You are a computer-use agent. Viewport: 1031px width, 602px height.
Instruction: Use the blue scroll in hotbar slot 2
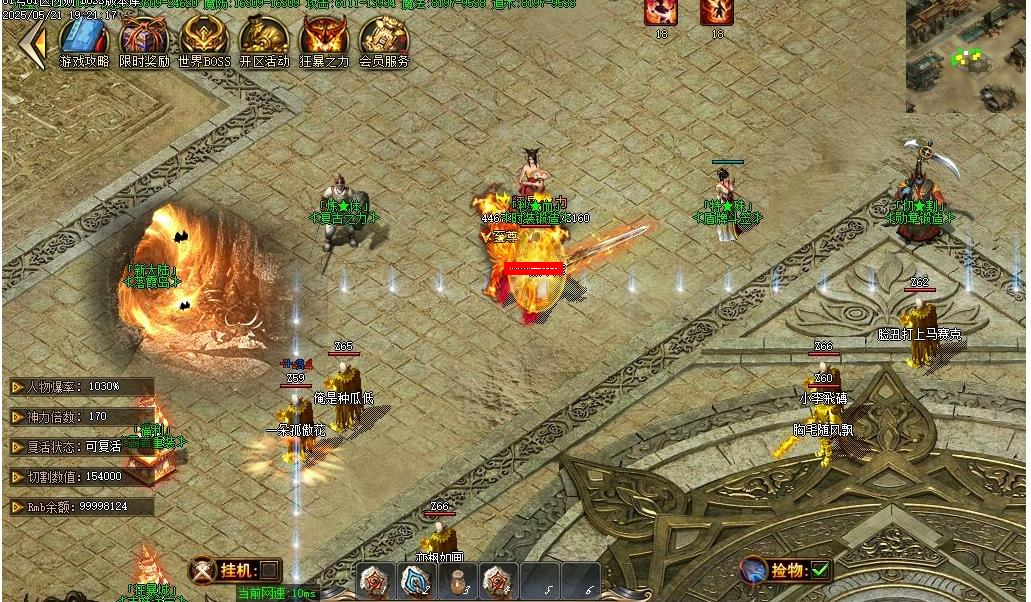coord(416,580)
